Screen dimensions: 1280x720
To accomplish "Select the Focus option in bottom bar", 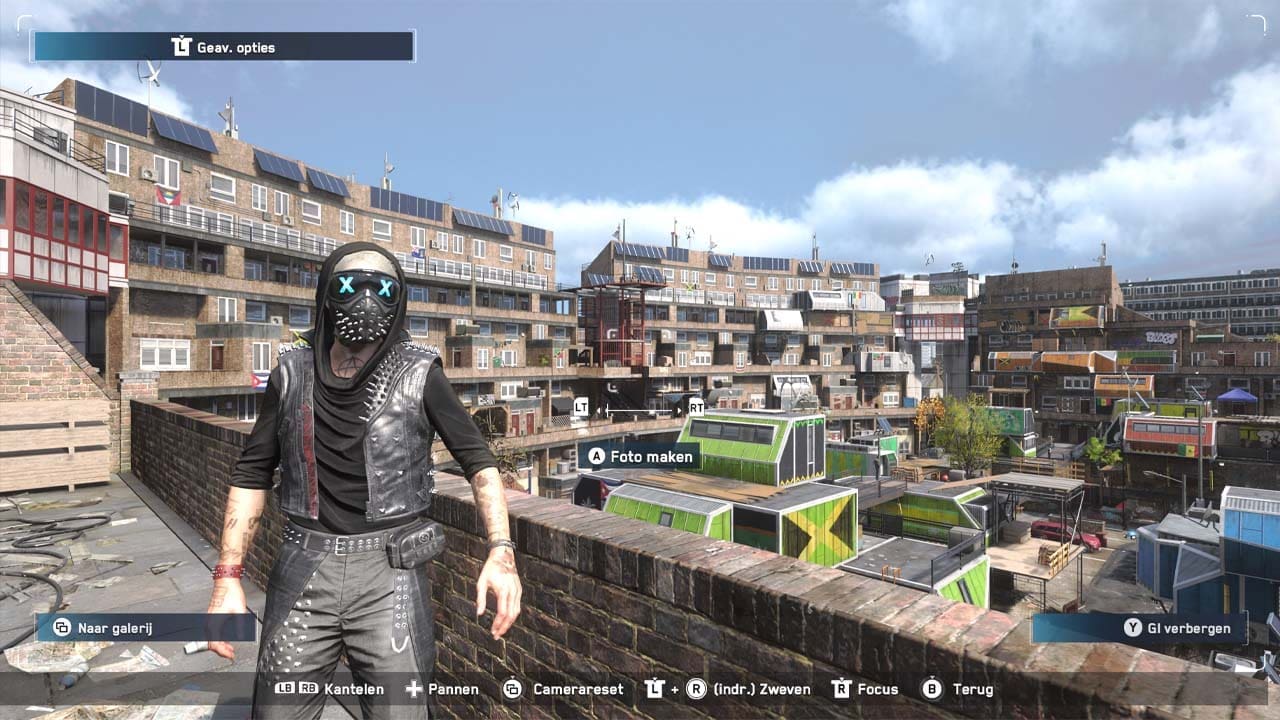I will [x=865, y=689].
